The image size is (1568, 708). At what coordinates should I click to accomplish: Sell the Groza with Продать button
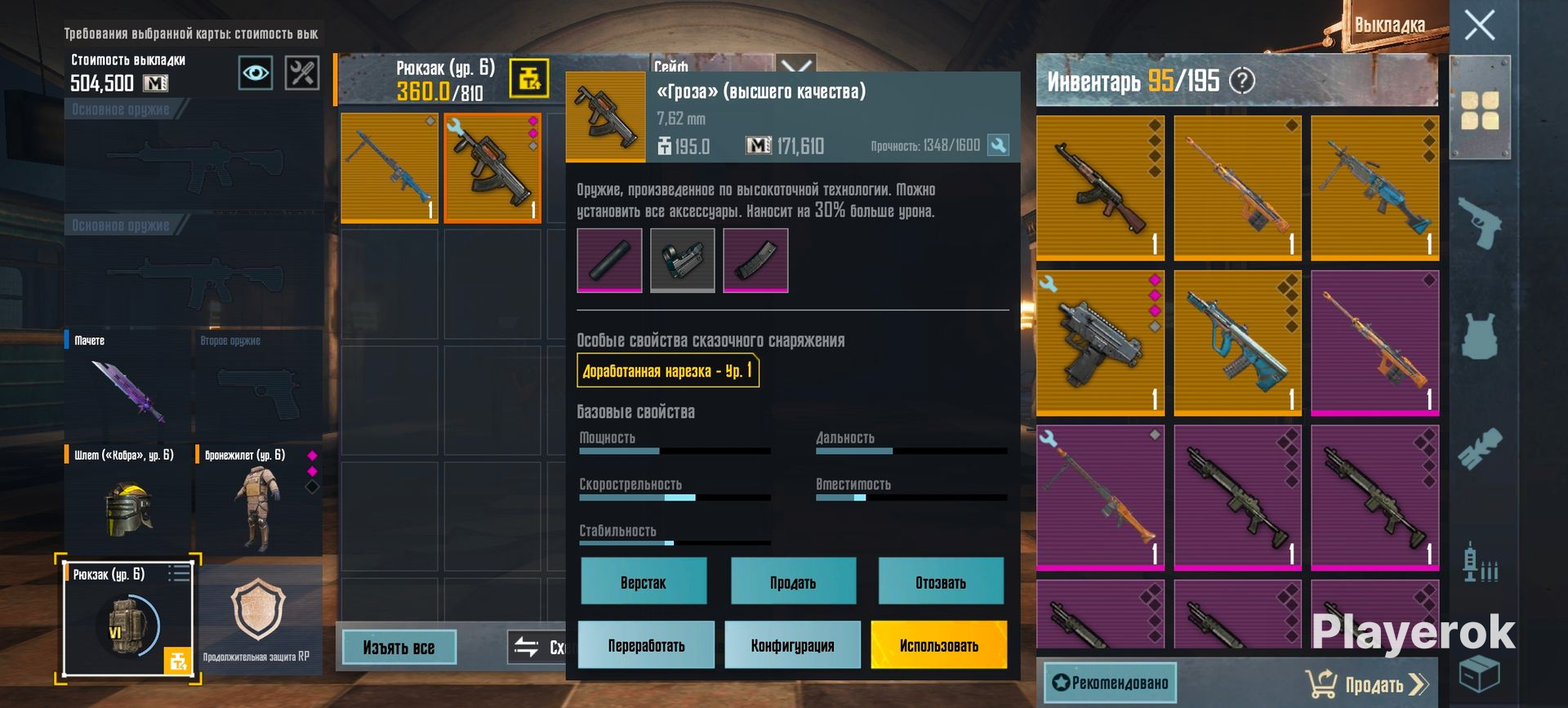793,581
